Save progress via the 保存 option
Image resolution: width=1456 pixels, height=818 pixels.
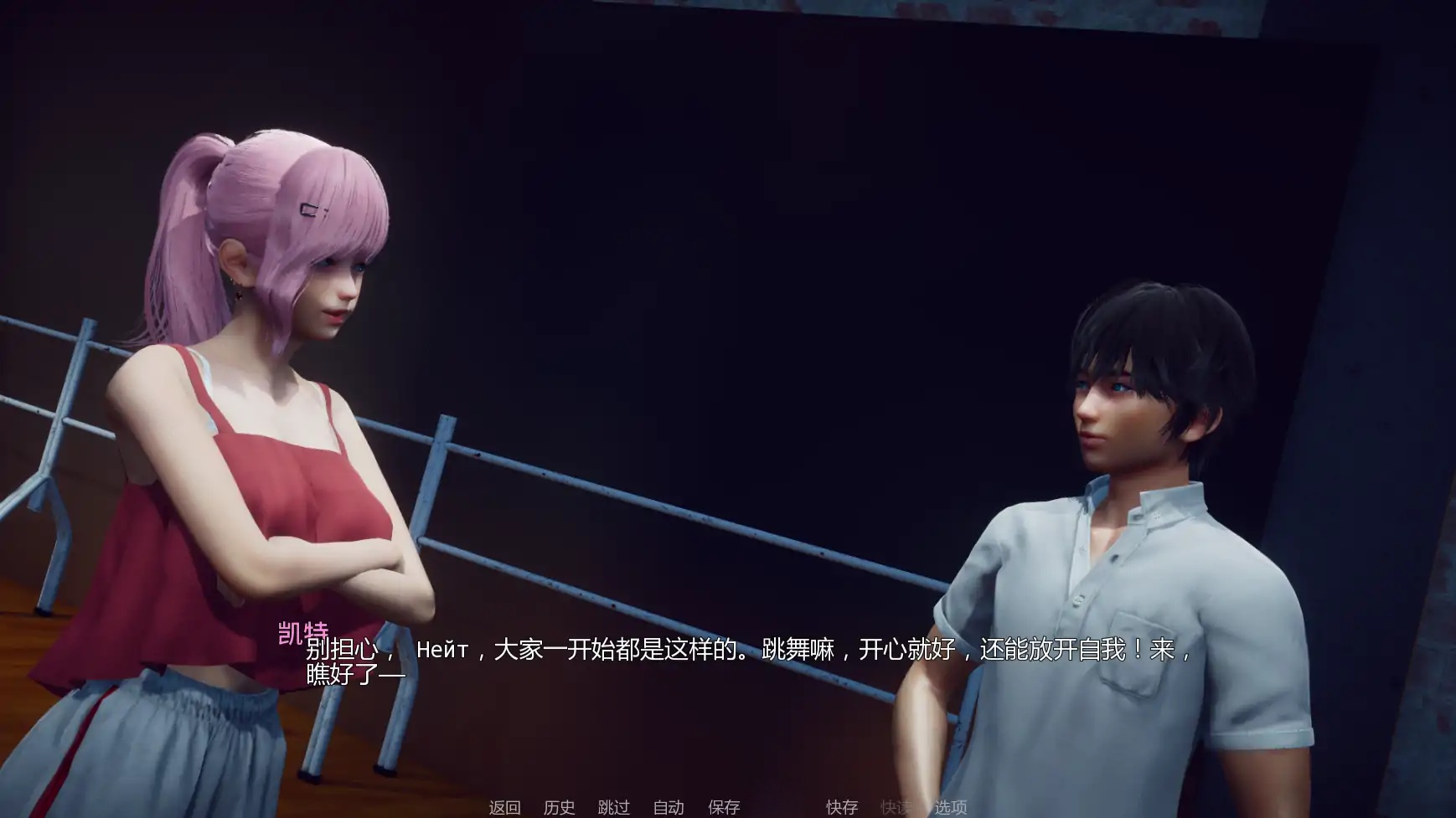pos(722,809)
